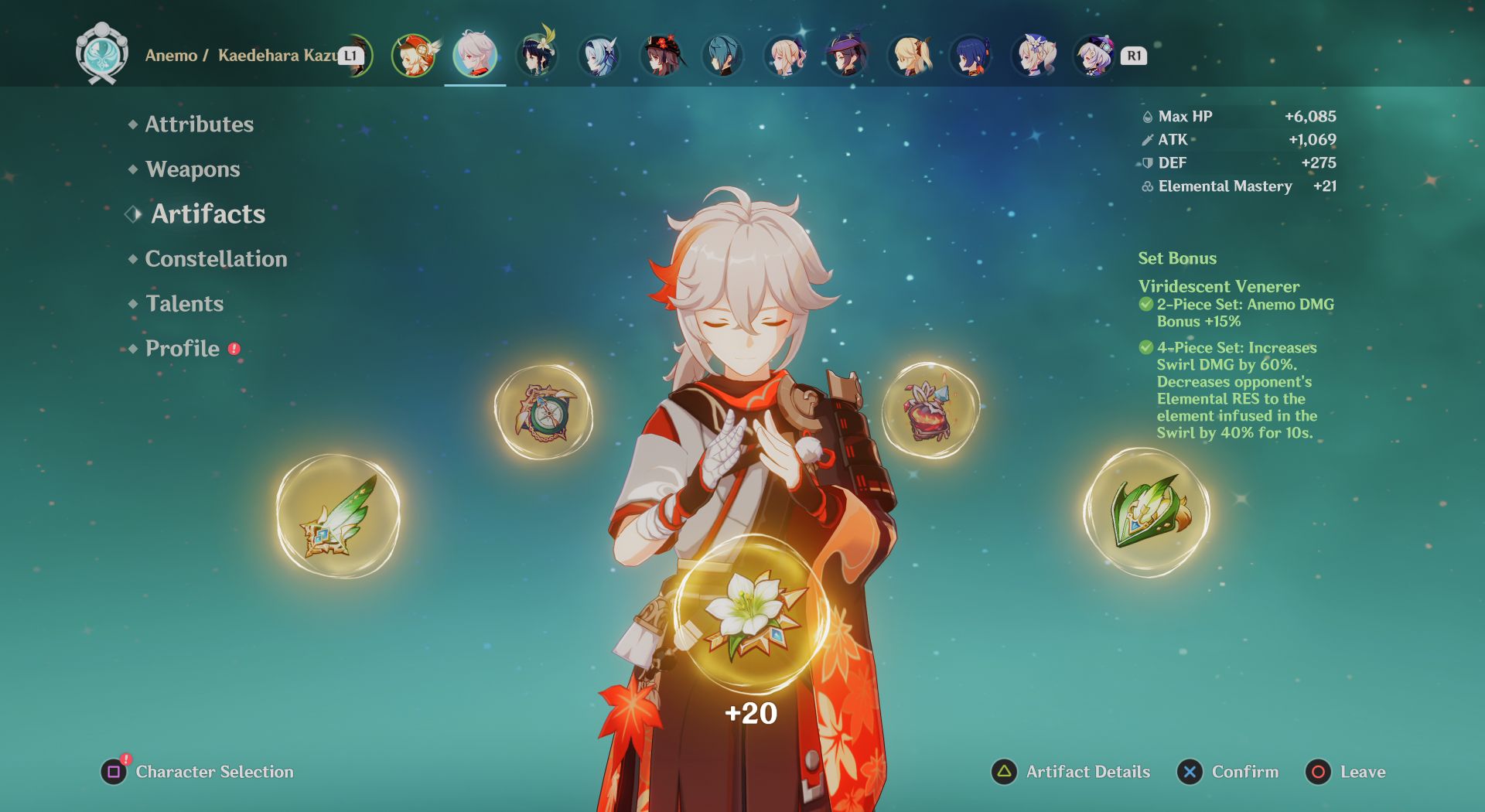
Task: Open the Talents section
Action: (183, 304)
